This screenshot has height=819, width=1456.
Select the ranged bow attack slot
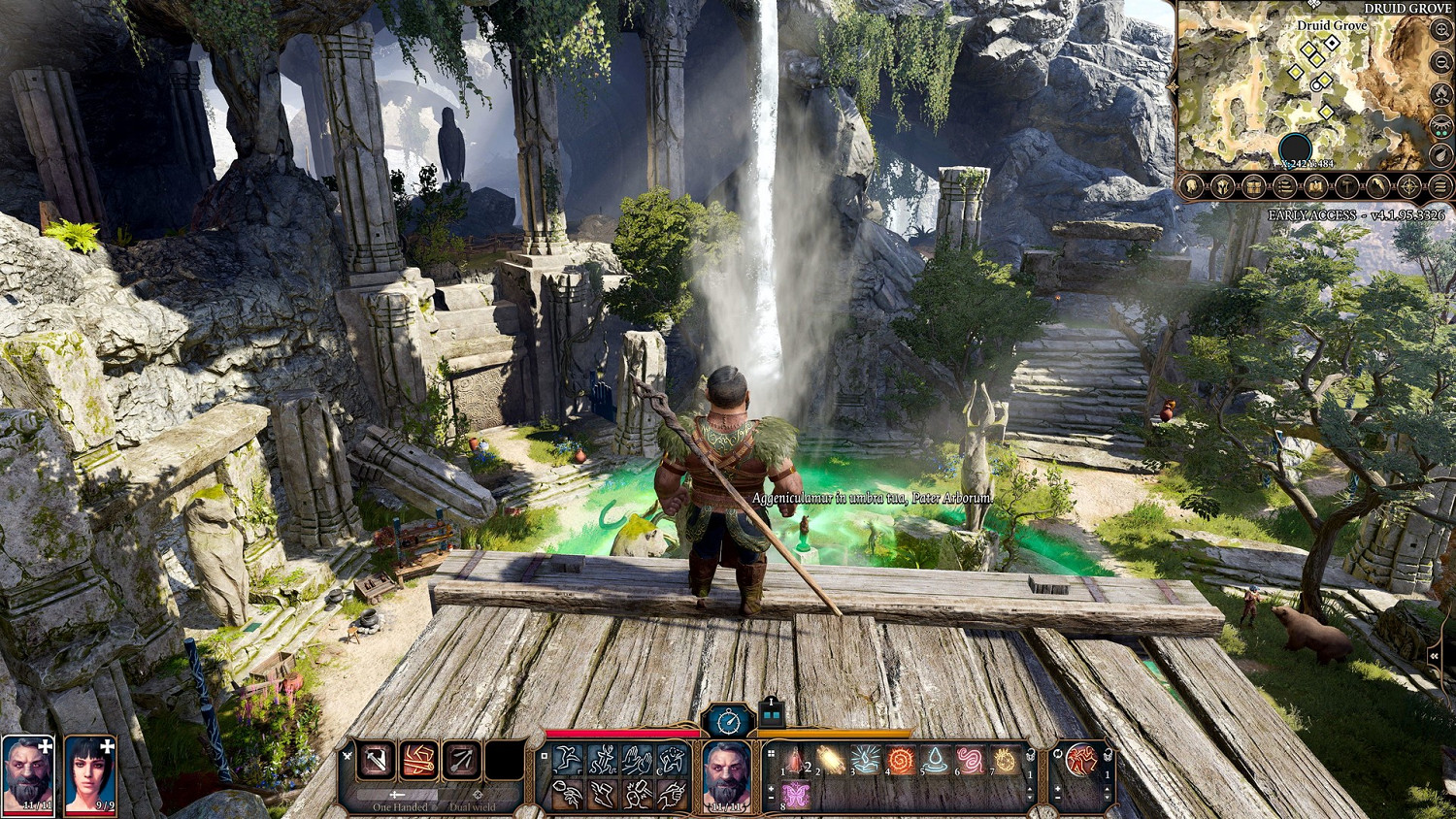click(x=461, y=762)
